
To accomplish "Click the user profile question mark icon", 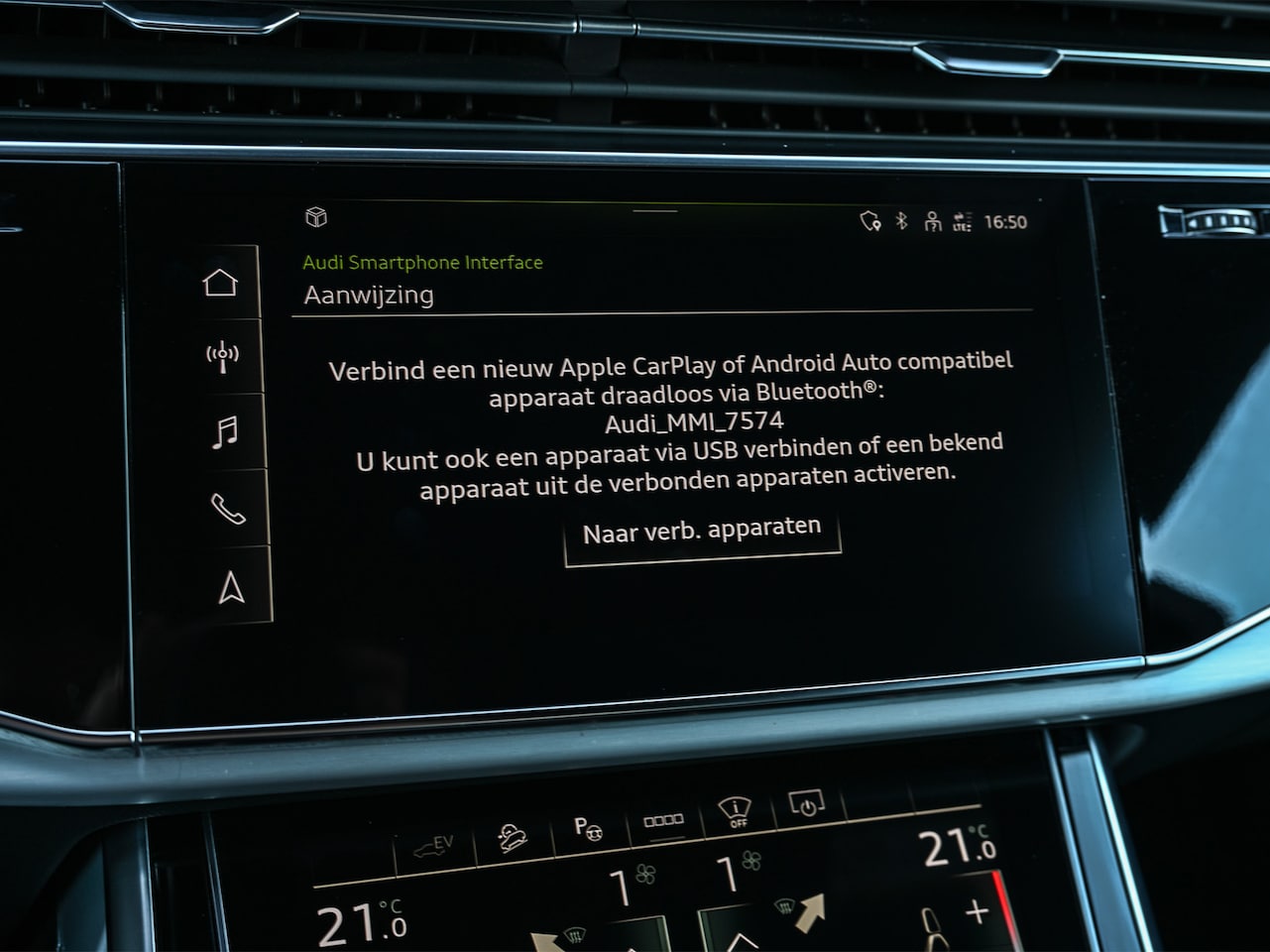I will [932, 222].
